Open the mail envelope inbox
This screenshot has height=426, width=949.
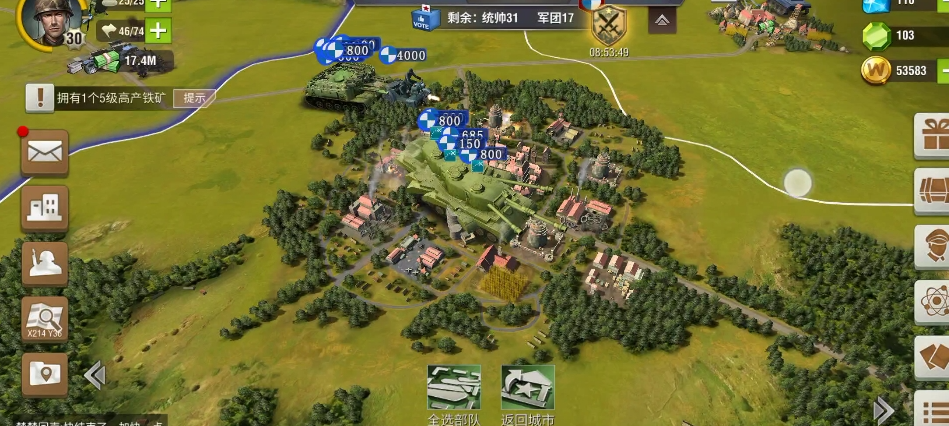[x=45, y=152]
